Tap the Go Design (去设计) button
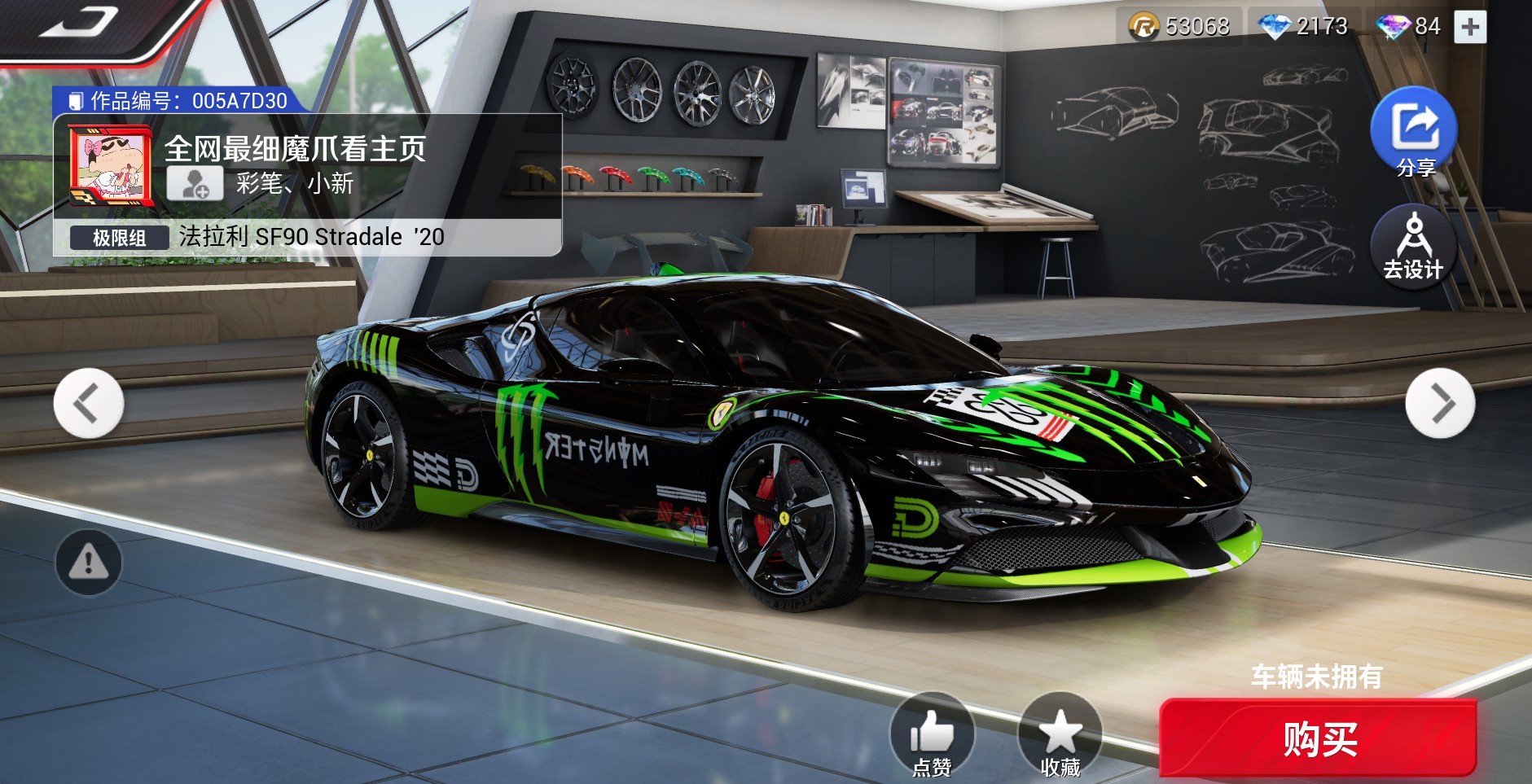 click(1413, 244)
